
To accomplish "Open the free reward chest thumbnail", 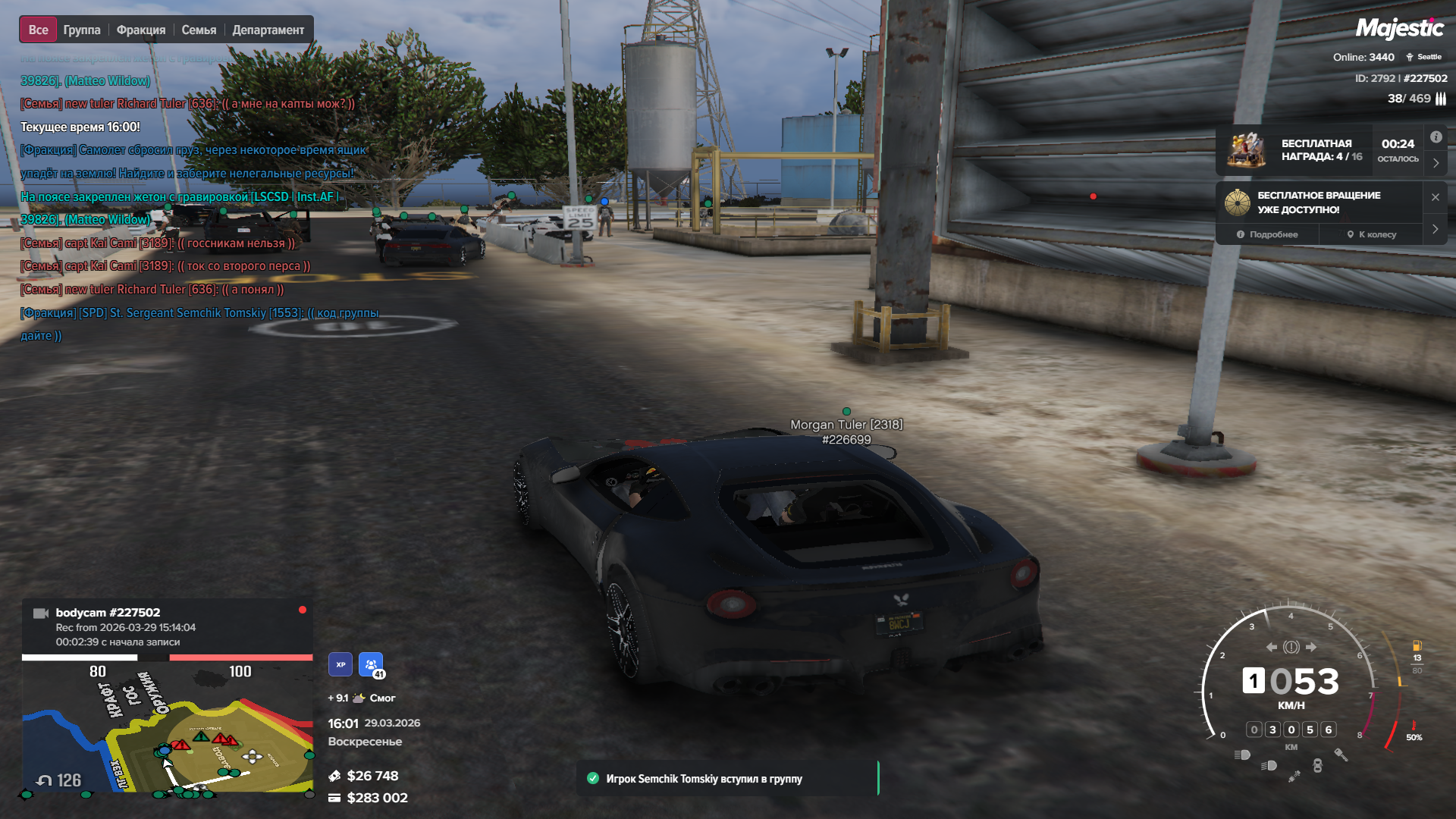I will coord(1247,149).
